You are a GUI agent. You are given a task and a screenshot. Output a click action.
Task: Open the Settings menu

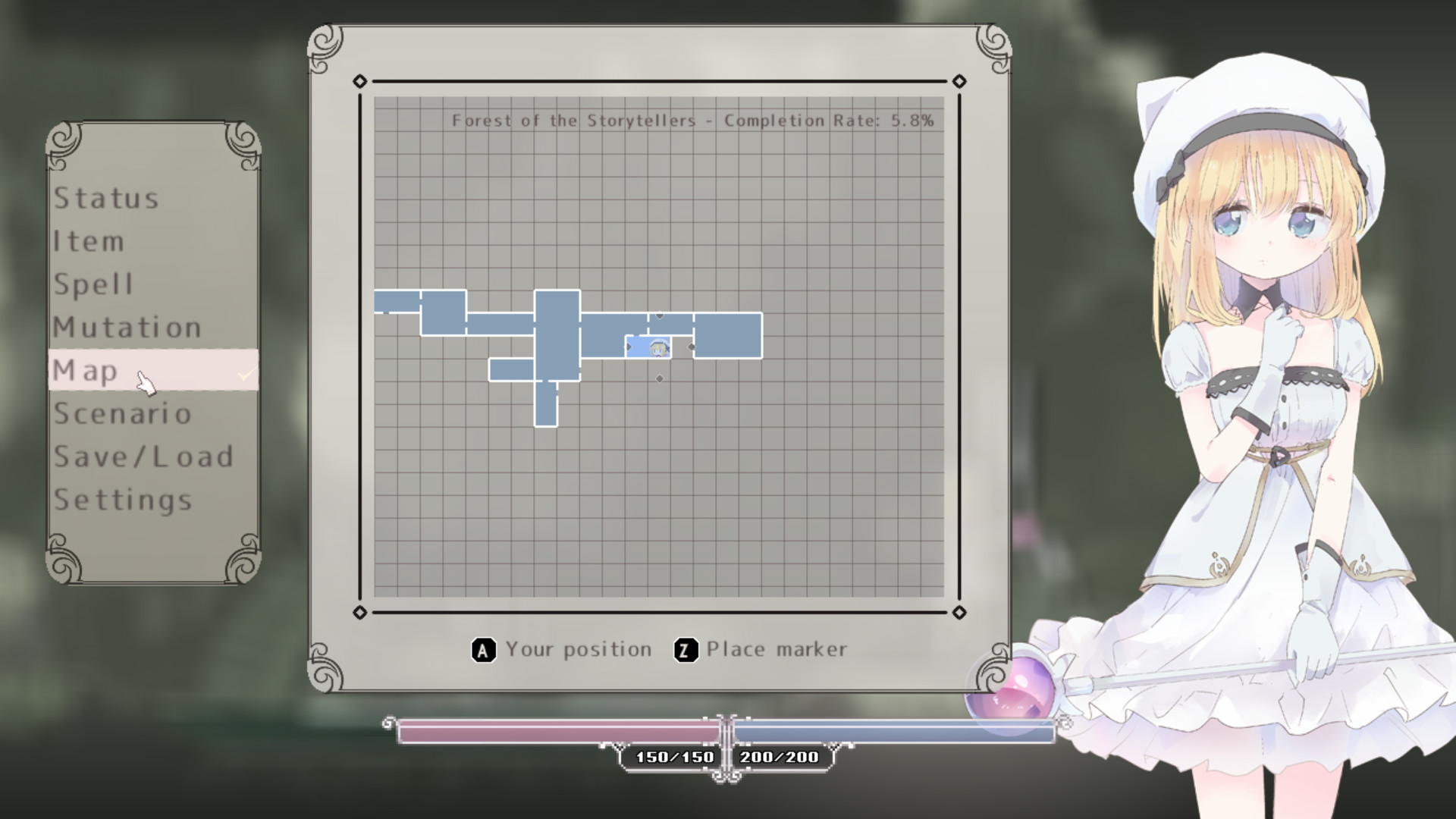pyautogui.click(x=123, y=500)
